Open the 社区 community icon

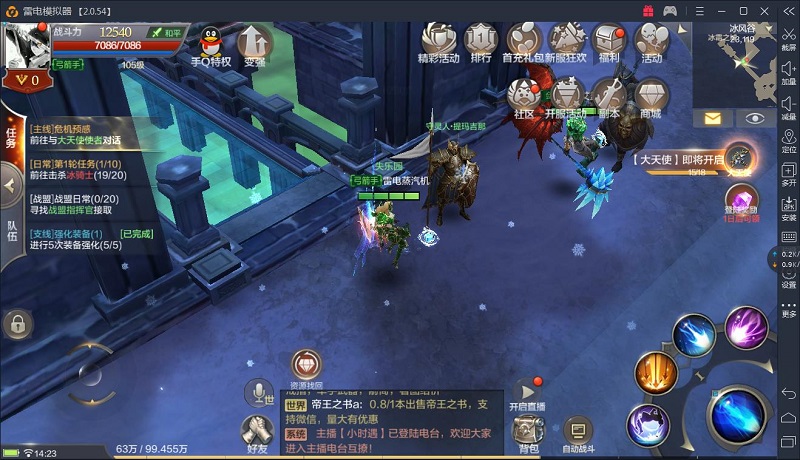[x=524, y=96]
